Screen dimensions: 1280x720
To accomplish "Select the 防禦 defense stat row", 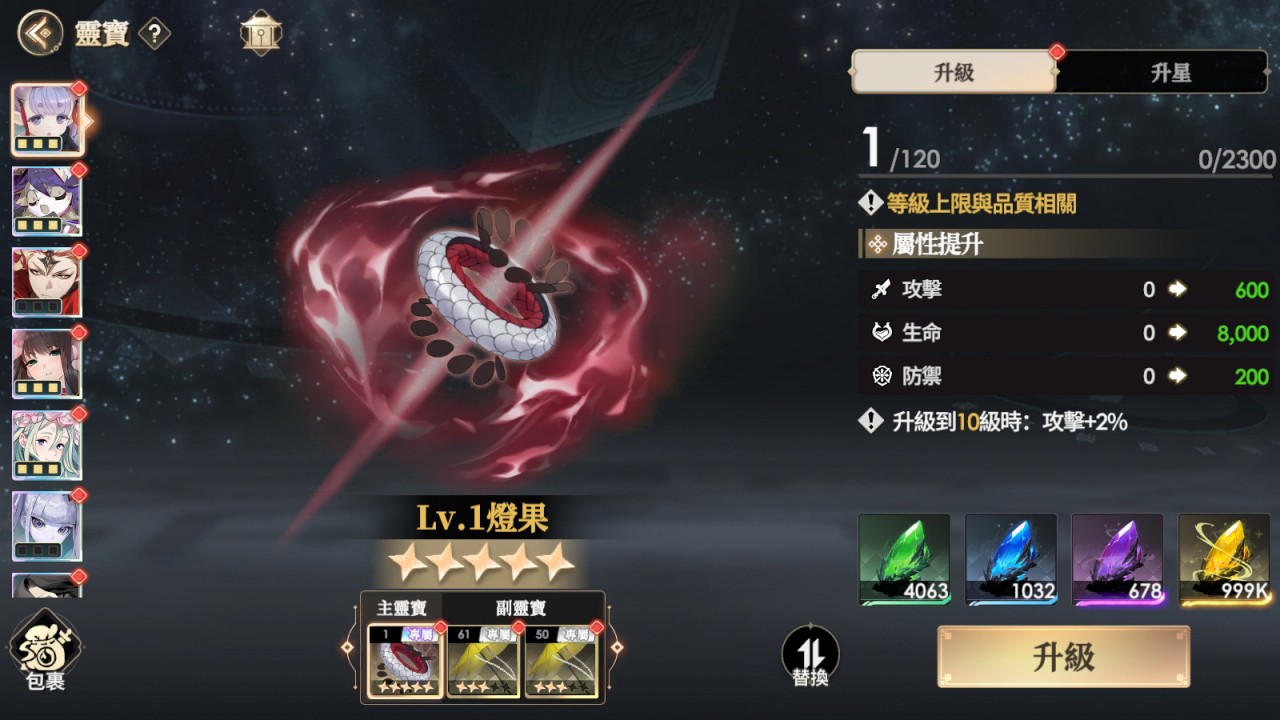I will tap(1060, 376).
